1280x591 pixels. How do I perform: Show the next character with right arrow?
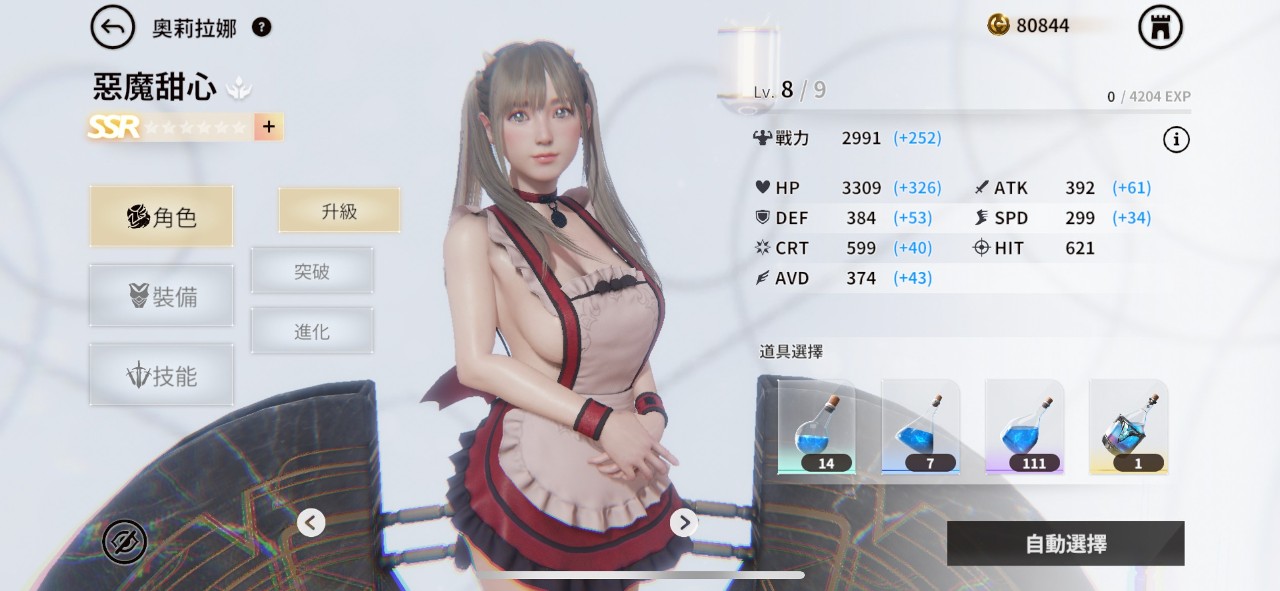coord(683,522)
